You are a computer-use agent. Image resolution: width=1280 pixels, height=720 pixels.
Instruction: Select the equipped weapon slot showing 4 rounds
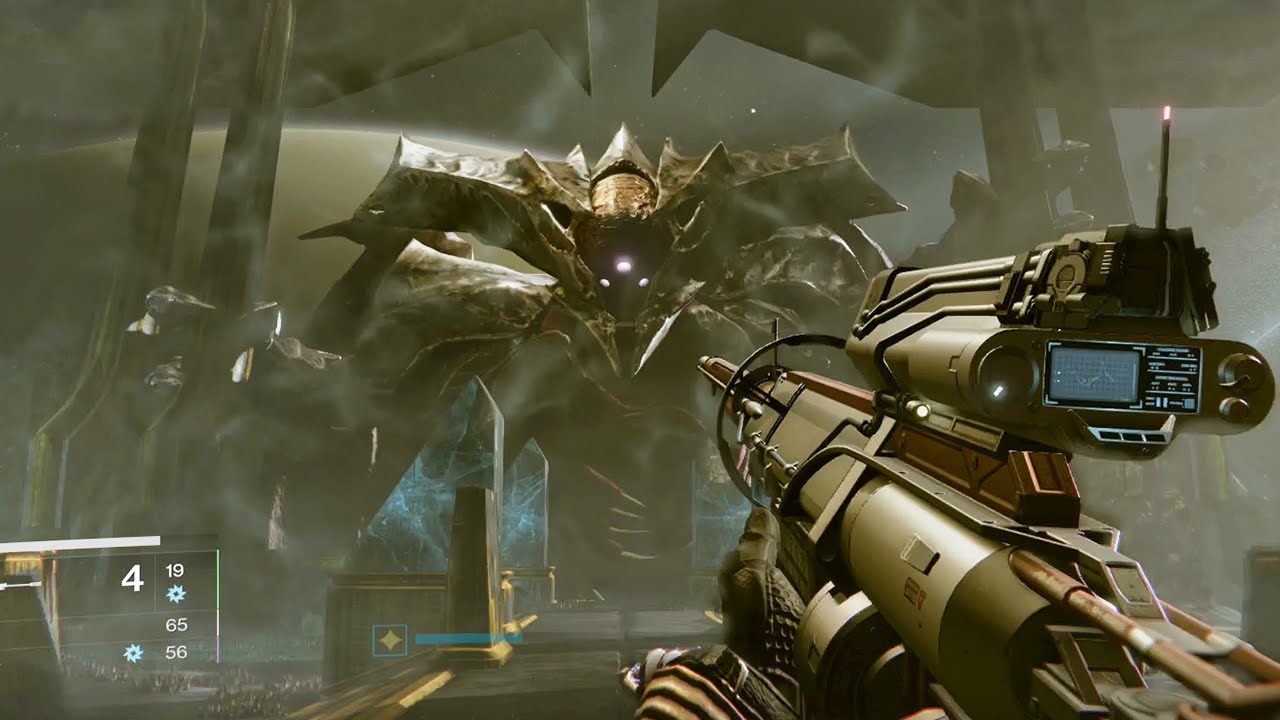pyautogui.click(x=133, y=579)
